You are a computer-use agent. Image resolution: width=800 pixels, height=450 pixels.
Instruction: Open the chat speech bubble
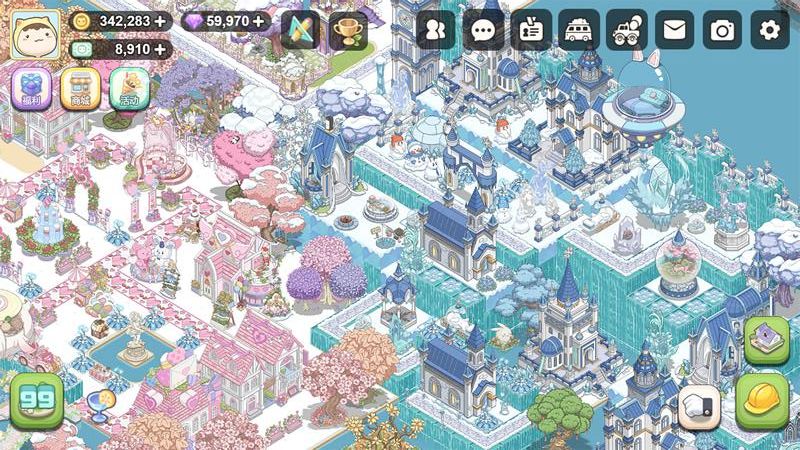[x=484, y=31]
